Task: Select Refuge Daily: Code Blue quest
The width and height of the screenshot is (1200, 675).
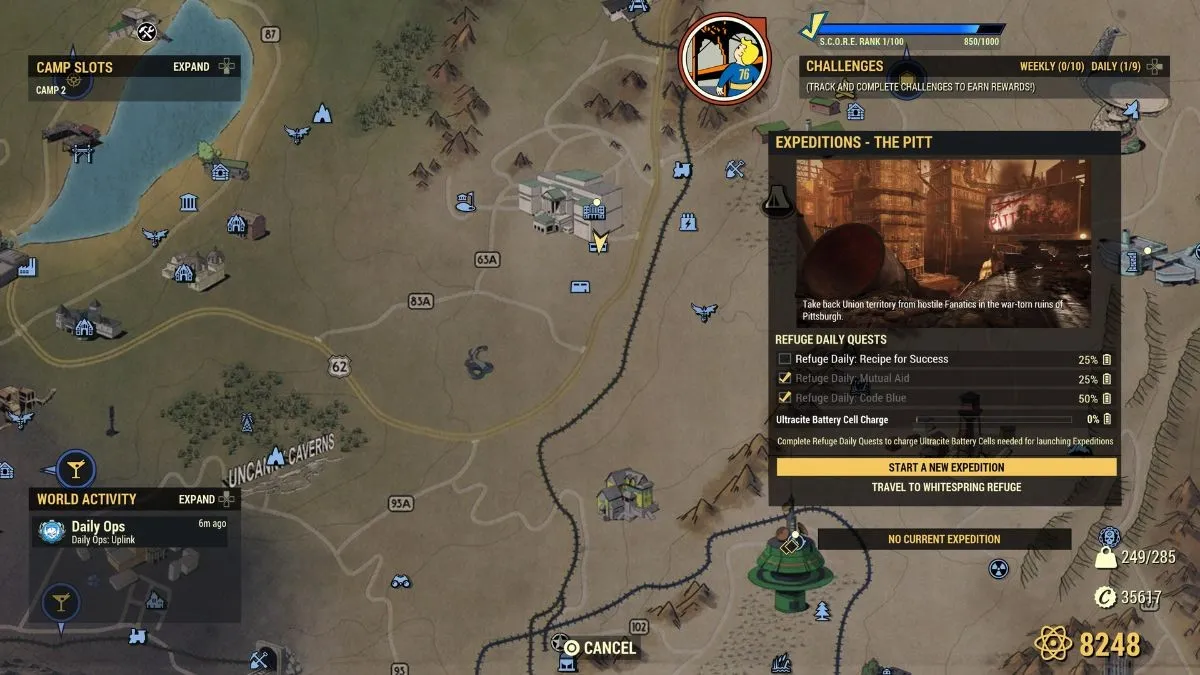Action: coord(850,398)
